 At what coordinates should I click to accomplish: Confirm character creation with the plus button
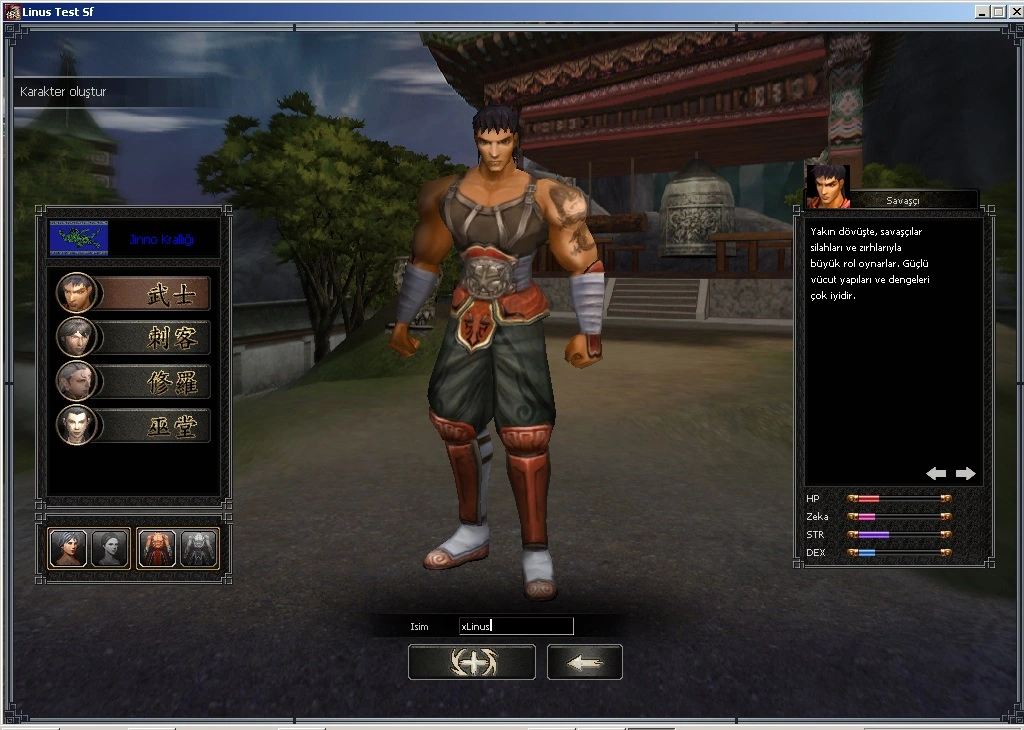pos(471,662)
